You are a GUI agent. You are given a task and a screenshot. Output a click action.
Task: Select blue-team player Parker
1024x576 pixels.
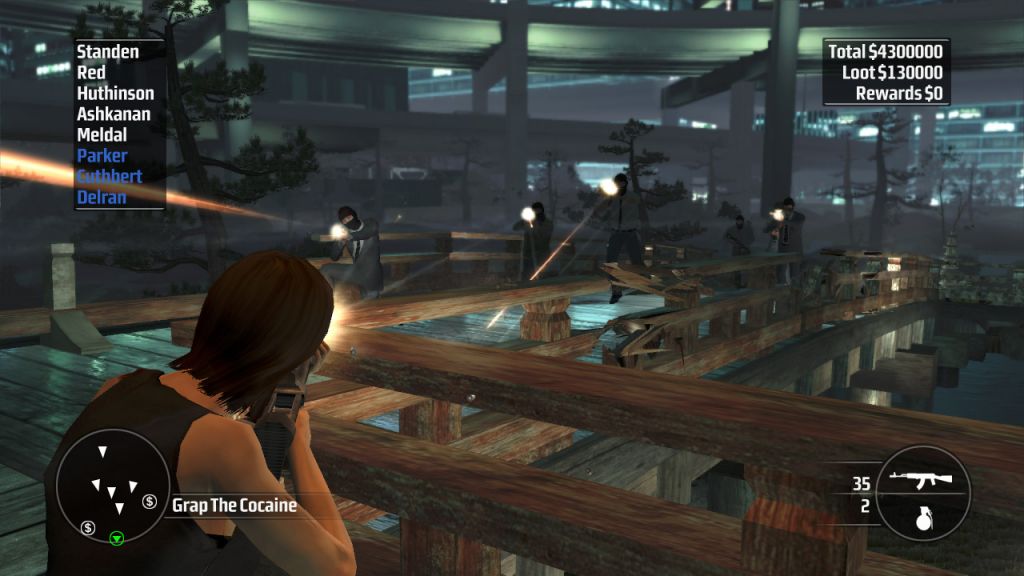coord(102,156)
